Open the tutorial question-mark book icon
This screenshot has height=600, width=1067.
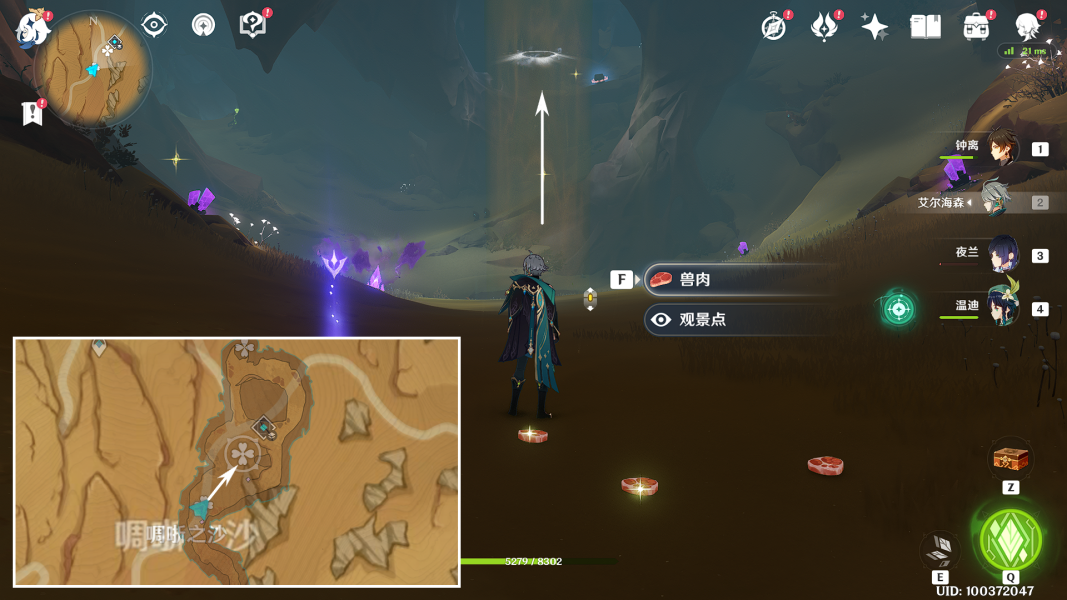253,25
